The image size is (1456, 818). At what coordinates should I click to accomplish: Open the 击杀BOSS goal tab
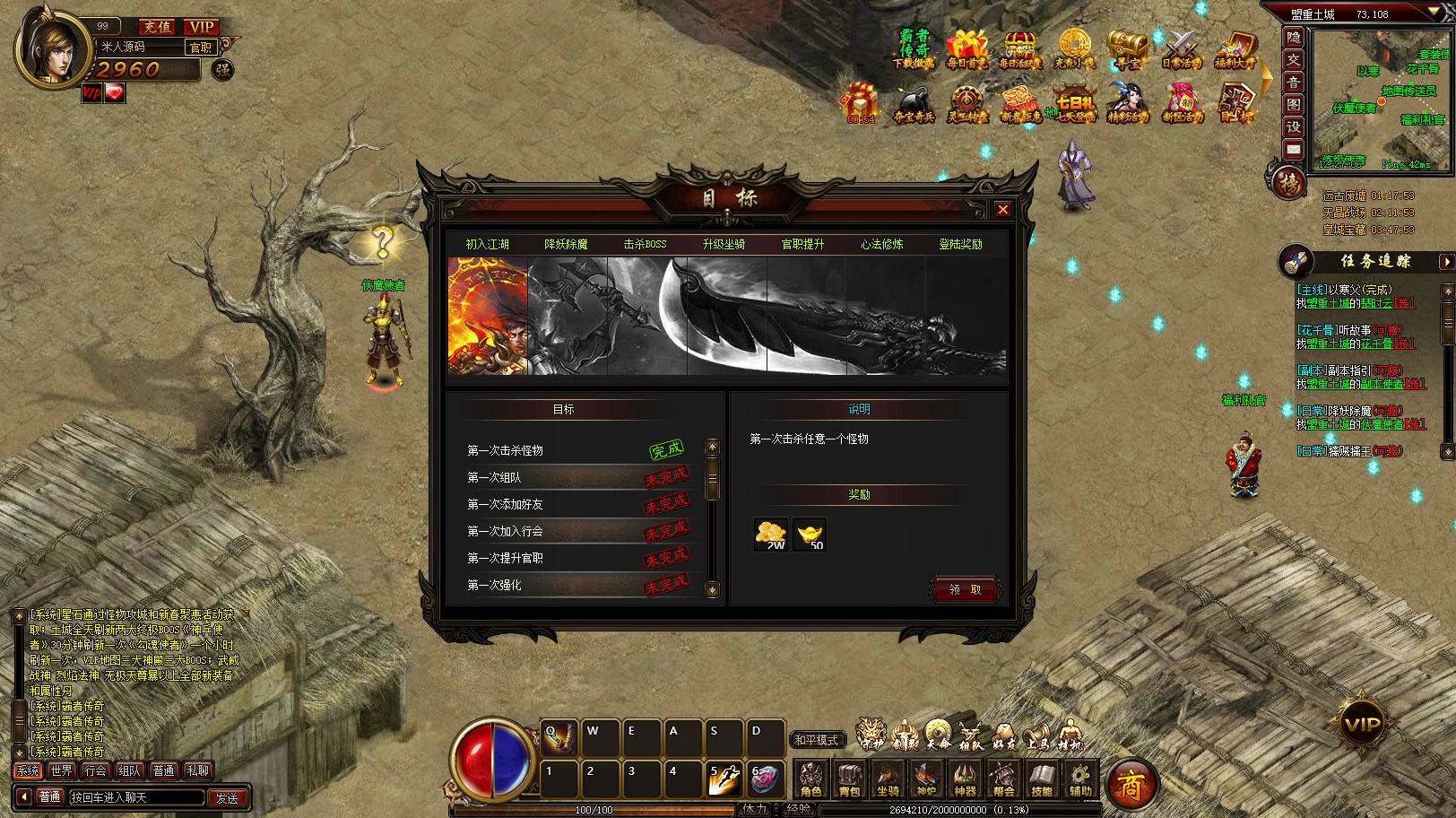[645, 244]
